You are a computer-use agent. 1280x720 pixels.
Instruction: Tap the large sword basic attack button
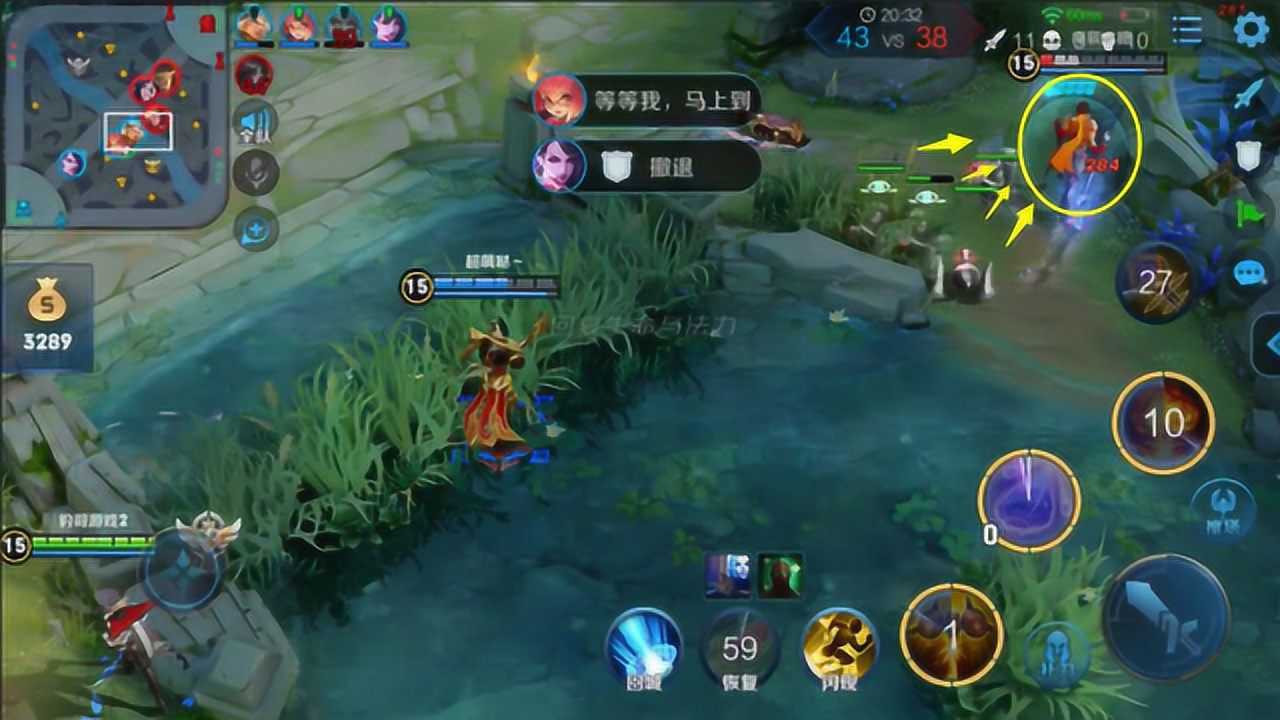click(1166, 618)
